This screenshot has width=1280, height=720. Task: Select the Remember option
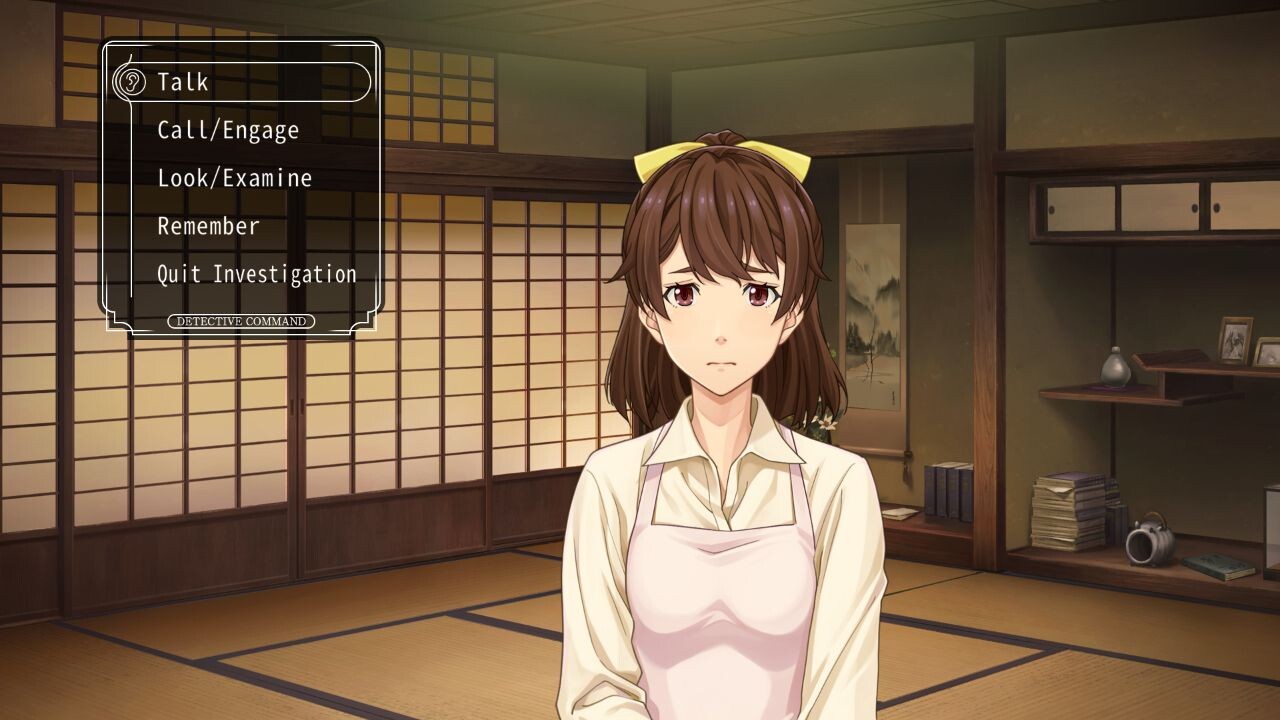[x=208, y=226]
